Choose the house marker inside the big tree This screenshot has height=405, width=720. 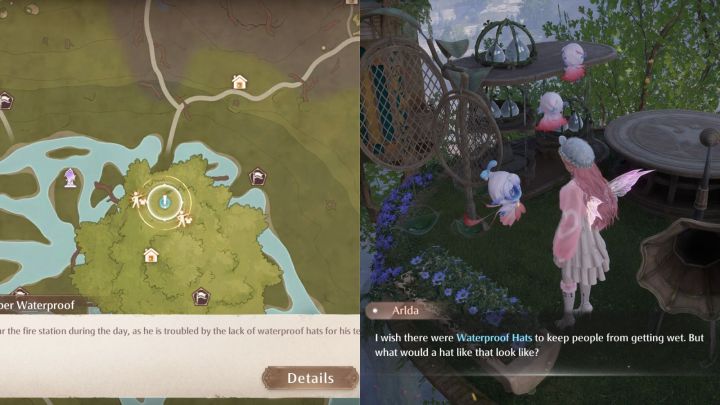click(x=150, y=255)
